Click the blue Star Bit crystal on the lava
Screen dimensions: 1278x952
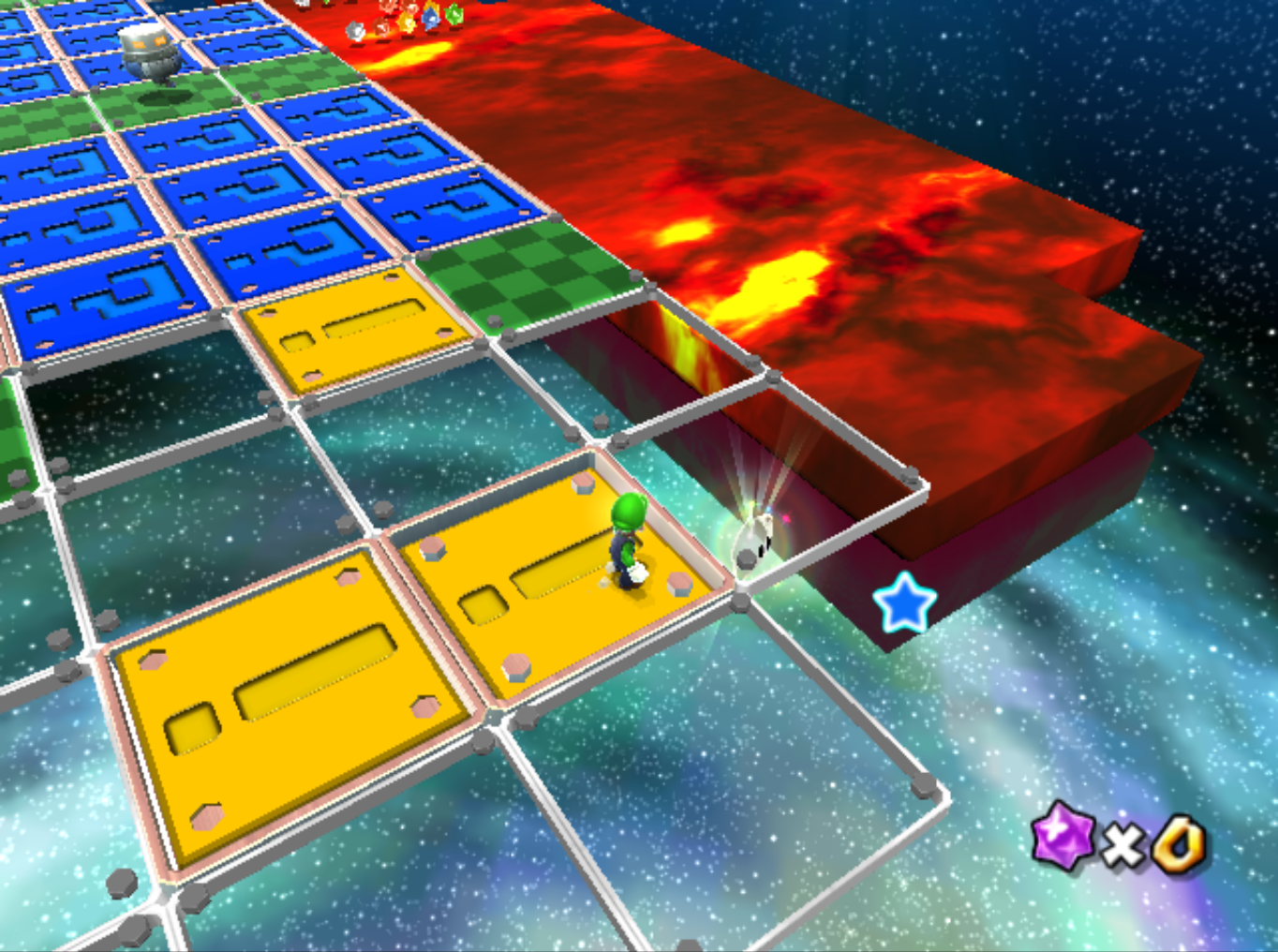pos(430,19)
